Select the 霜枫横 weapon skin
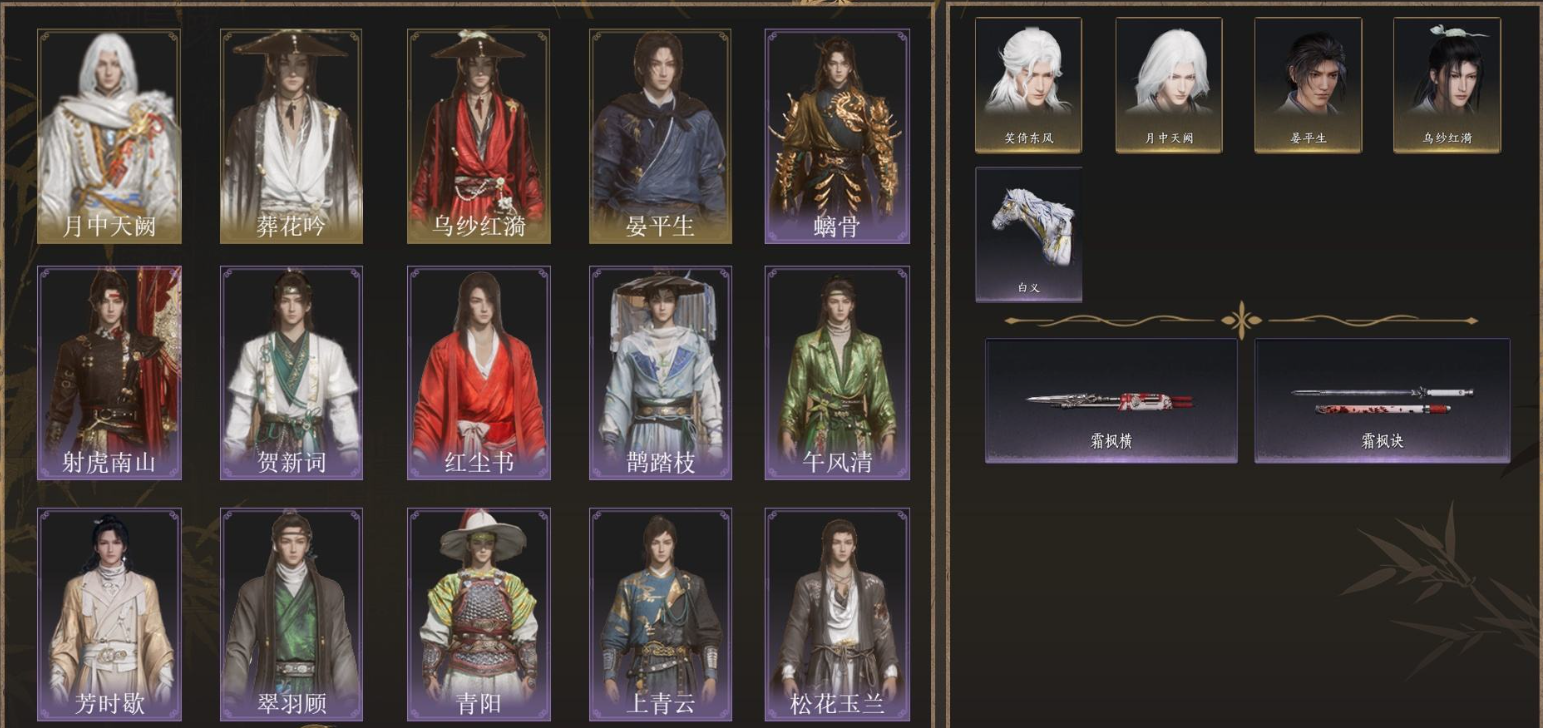Image resolution: width=1543 pixels, height=728 pixels. [x=1111, y=401]
